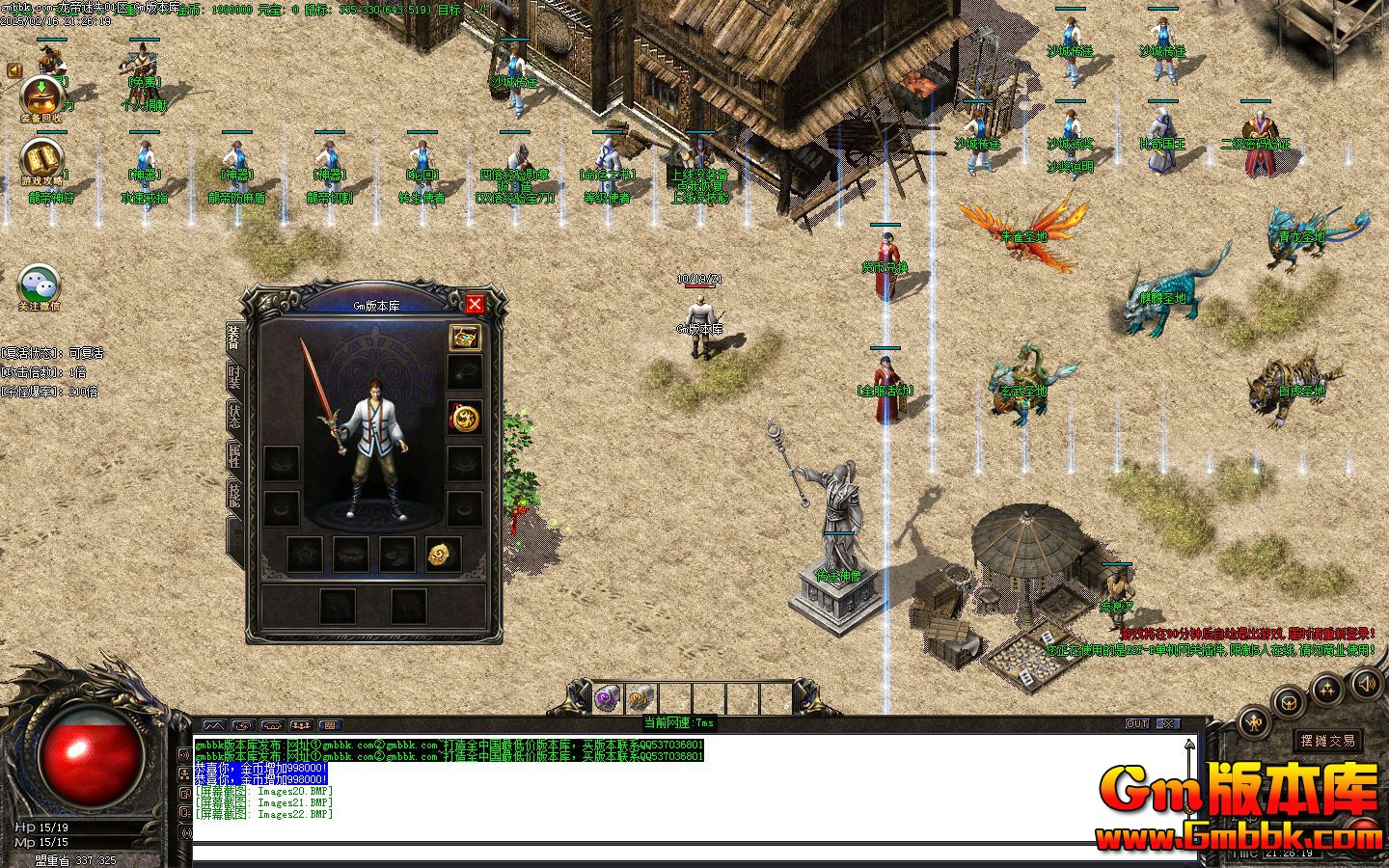Select the 技能 (skills) tab
1389x868 pixels.
click(234, 494)
